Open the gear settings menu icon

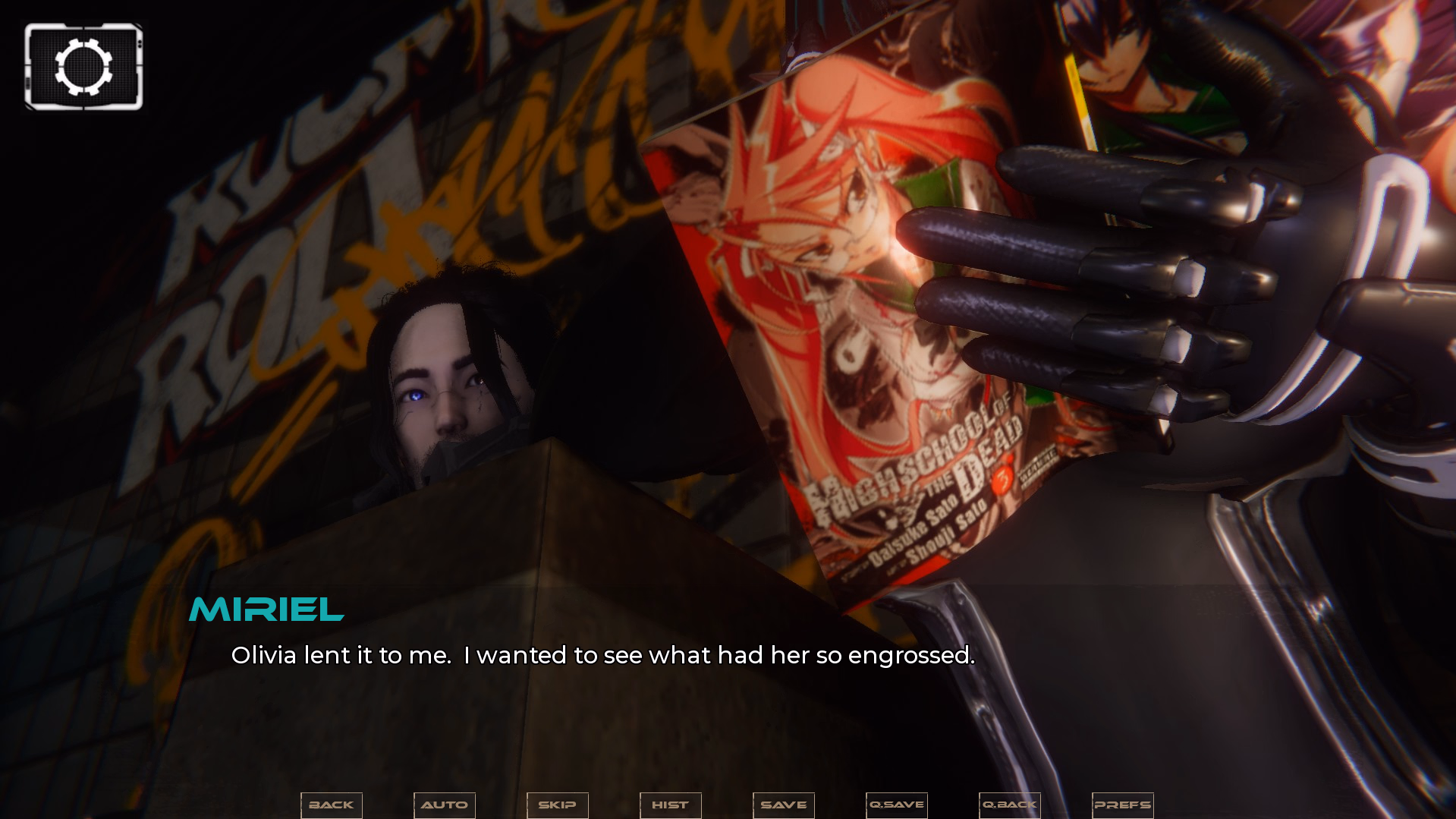pos(83,67)
